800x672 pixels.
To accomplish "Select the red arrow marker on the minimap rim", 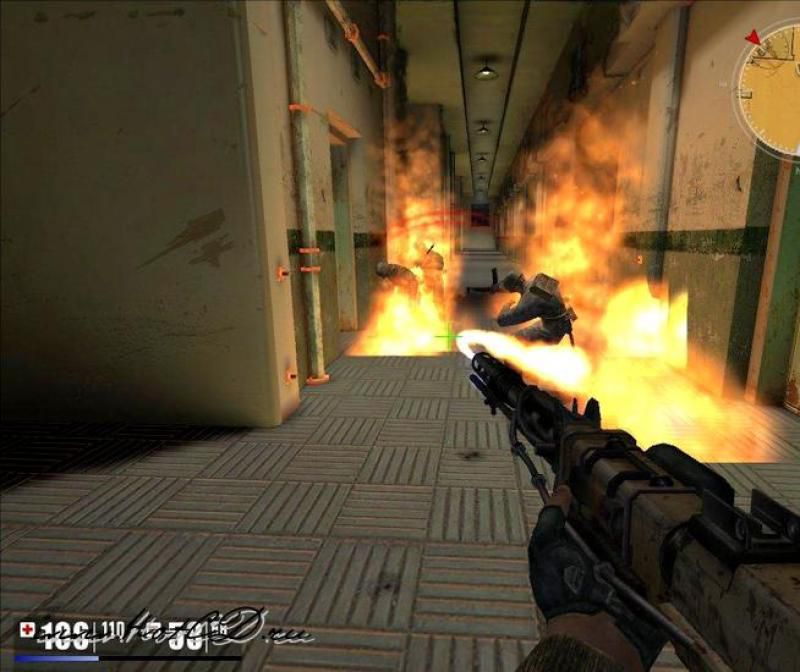I will point(753,37).
